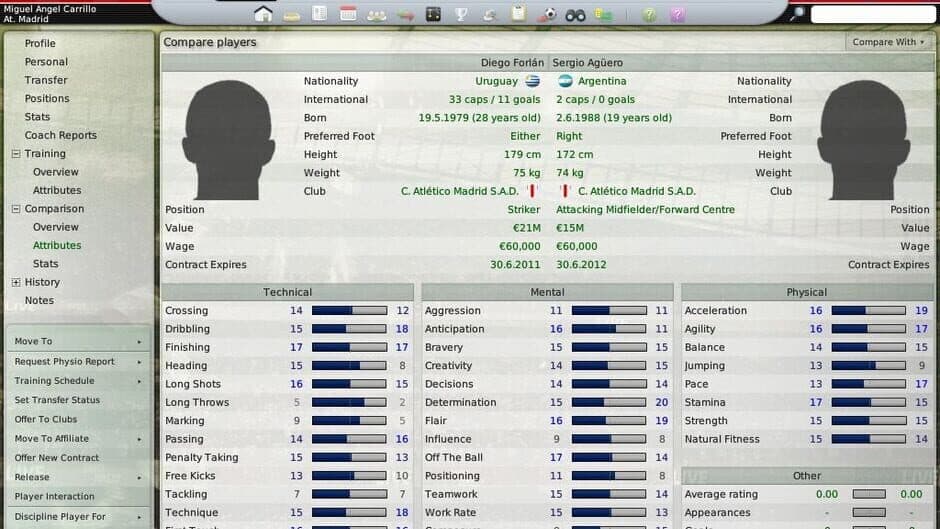The image size is (940, 529).
Task: Open Player Interaction
Action: tap(55, 496)
